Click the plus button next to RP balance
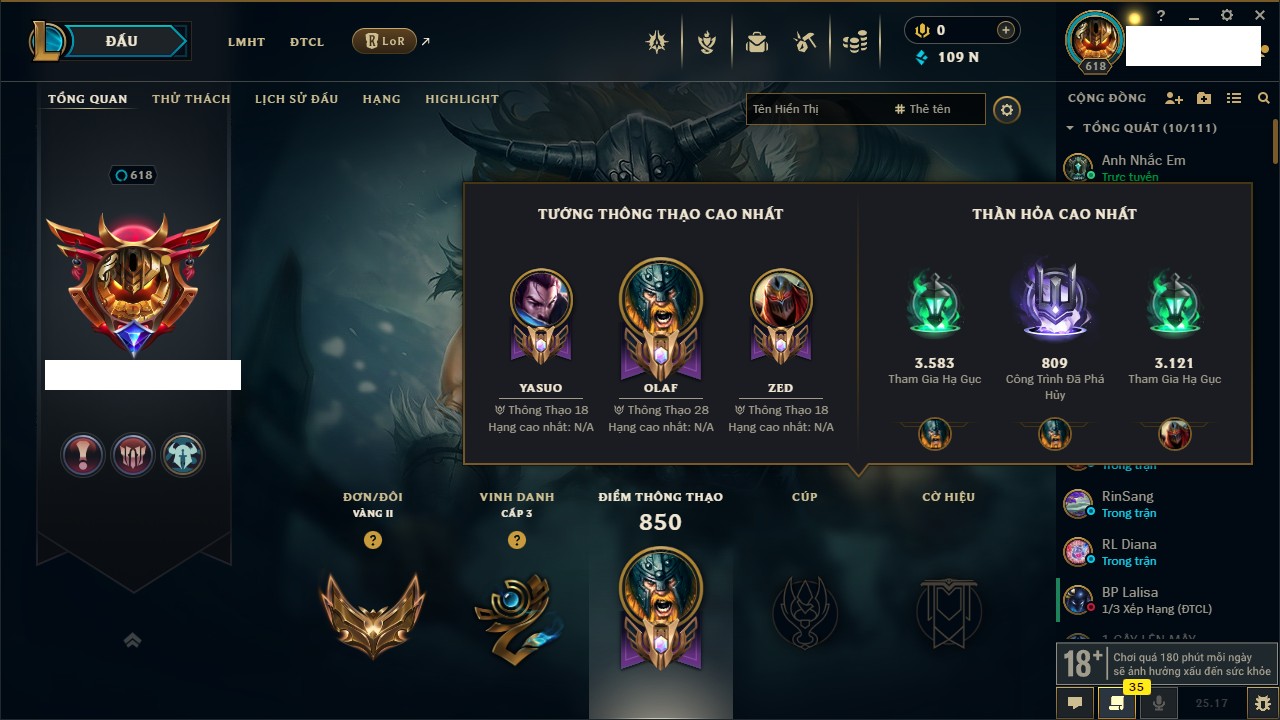The width and height of the screenshot is (1280, 720). 1006,30
